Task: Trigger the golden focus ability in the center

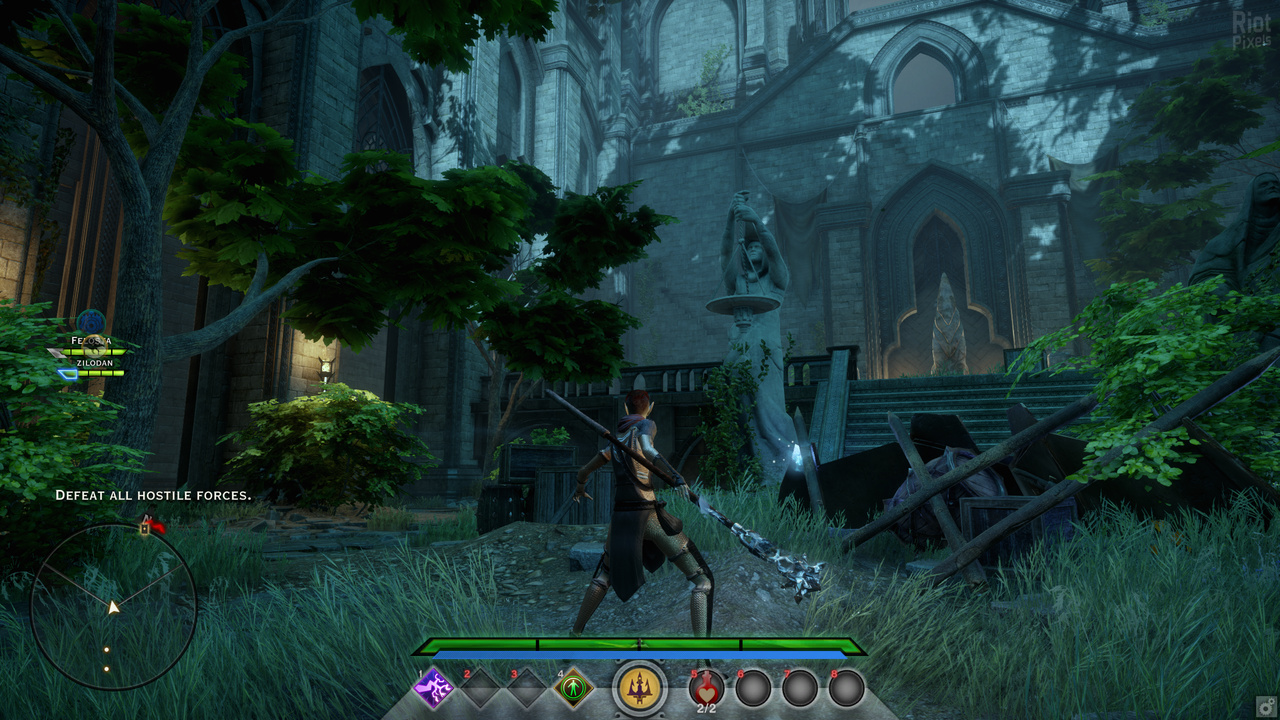Action: click(x=640, y=688)
